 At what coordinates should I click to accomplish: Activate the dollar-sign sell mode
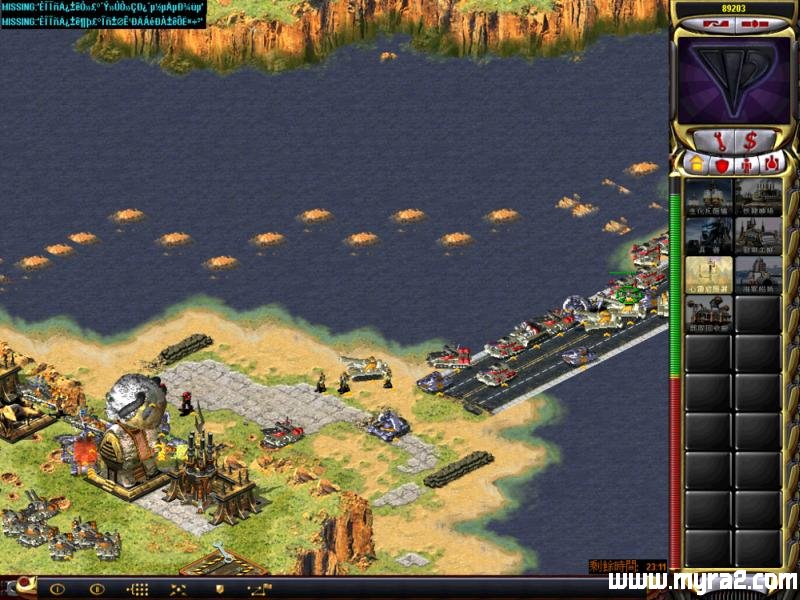click(x=749, y=140)
